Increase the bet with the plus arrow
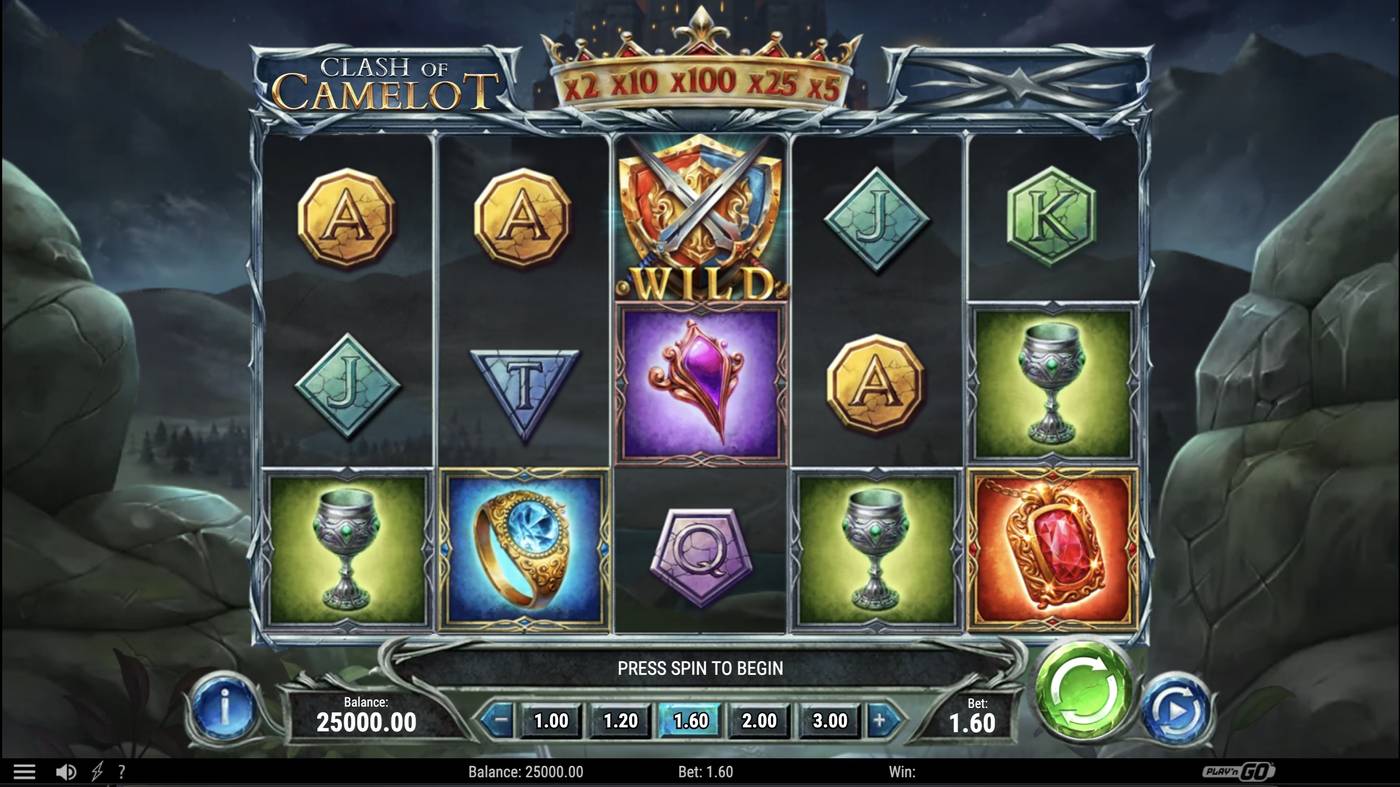The image size is (1400, 787). (x=880, y=719)
